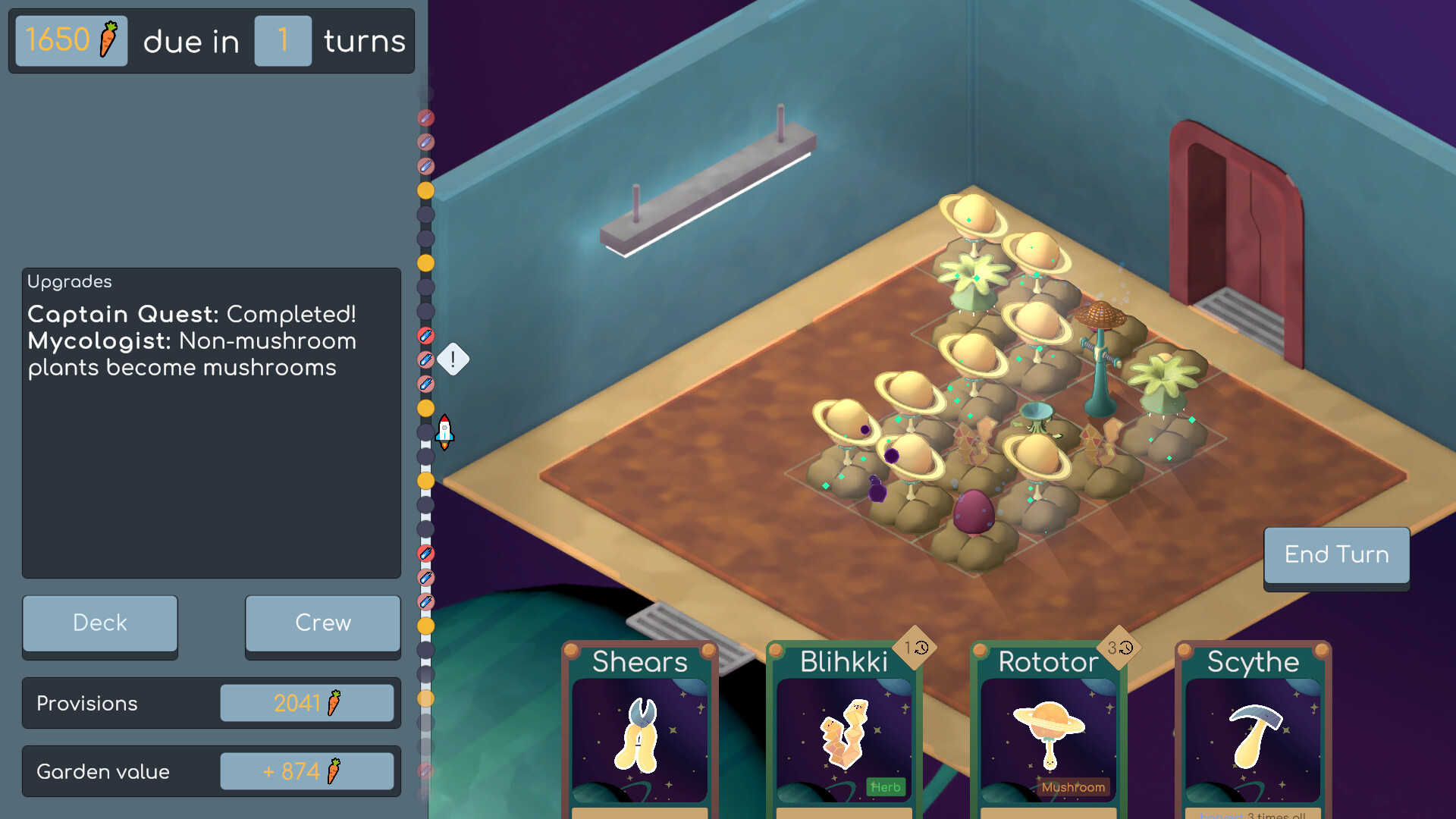This screenshot has width=1456, height=819.
Task: Open the Crew panel
Action: 323,623
